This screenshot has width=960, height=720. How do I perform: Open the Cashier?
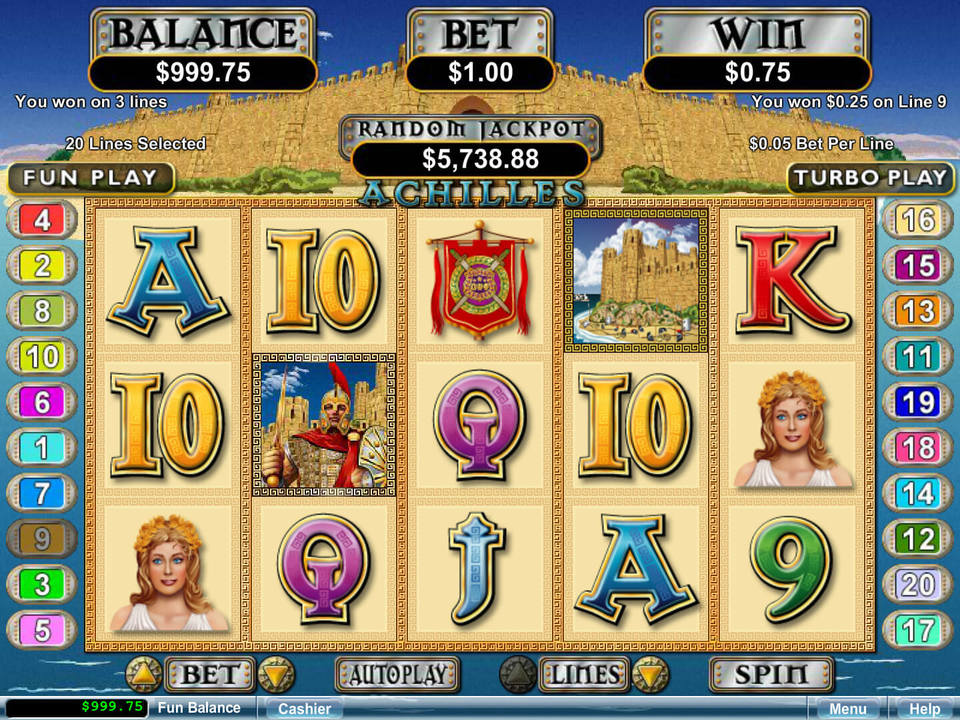(x=304, y=708)
